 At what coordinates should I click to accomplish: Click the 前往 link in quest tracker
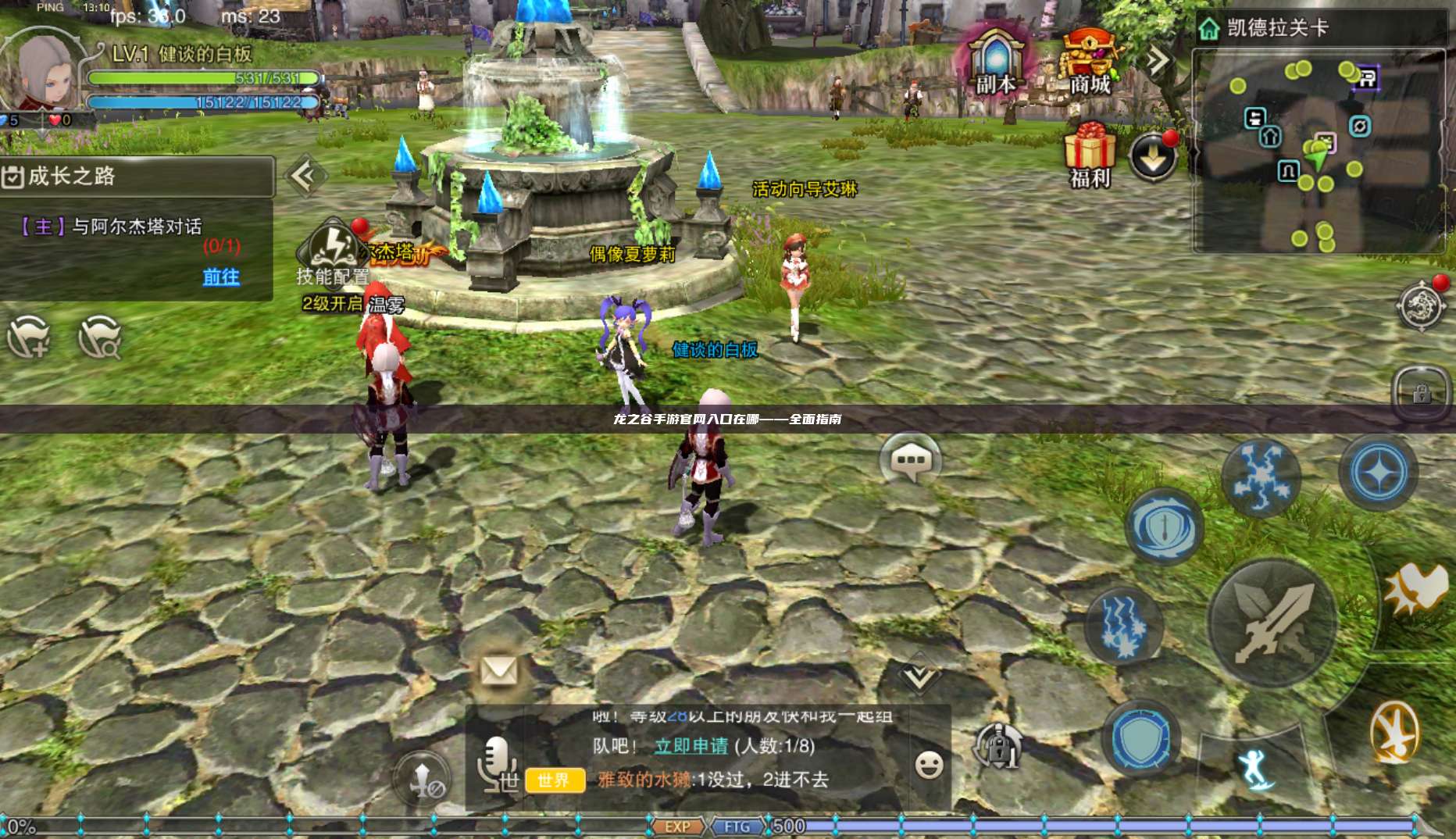(221, 277)
